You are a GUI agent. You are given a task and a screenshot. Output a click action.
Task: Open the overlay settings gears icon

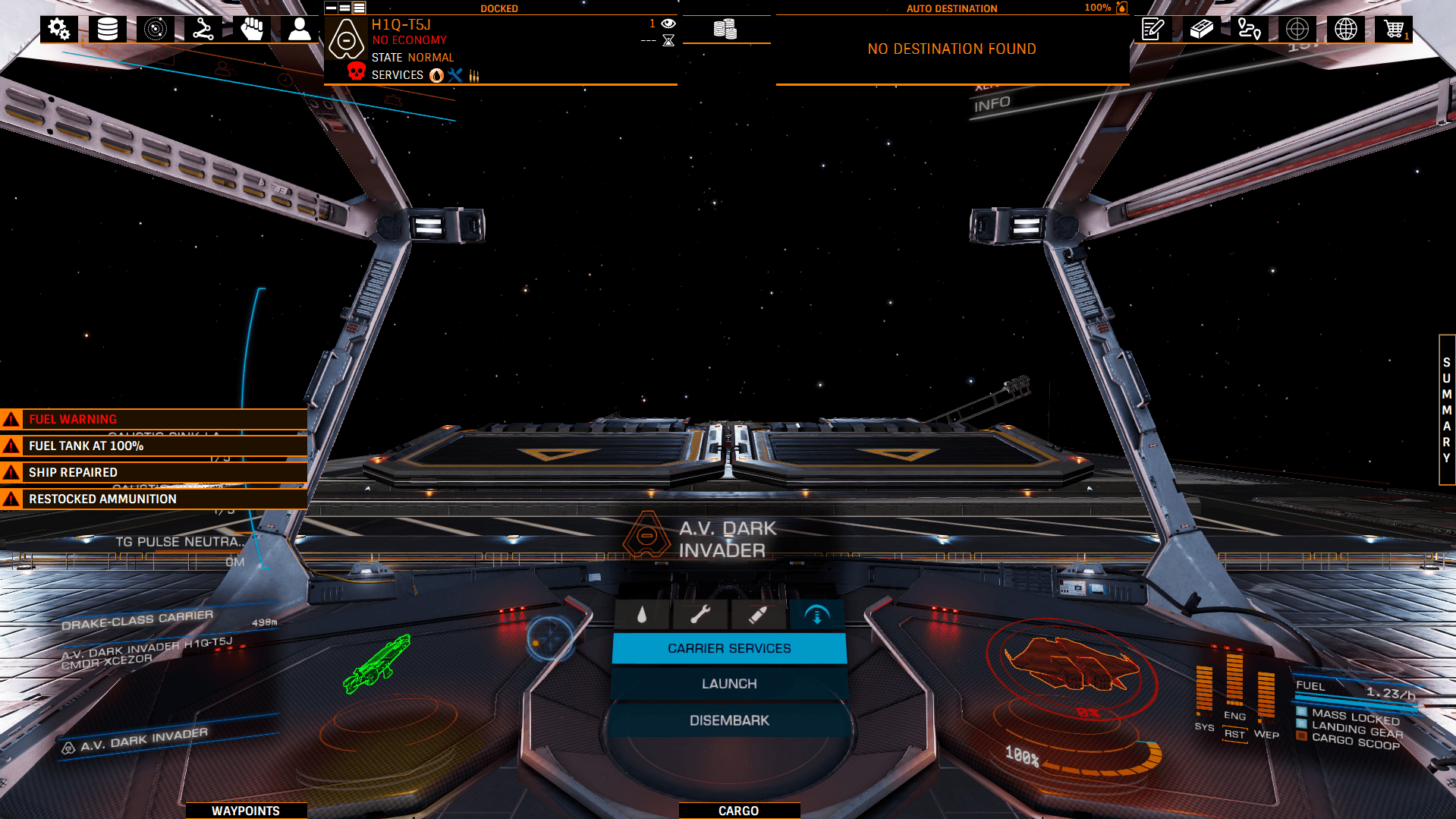[x=58, y=30]
